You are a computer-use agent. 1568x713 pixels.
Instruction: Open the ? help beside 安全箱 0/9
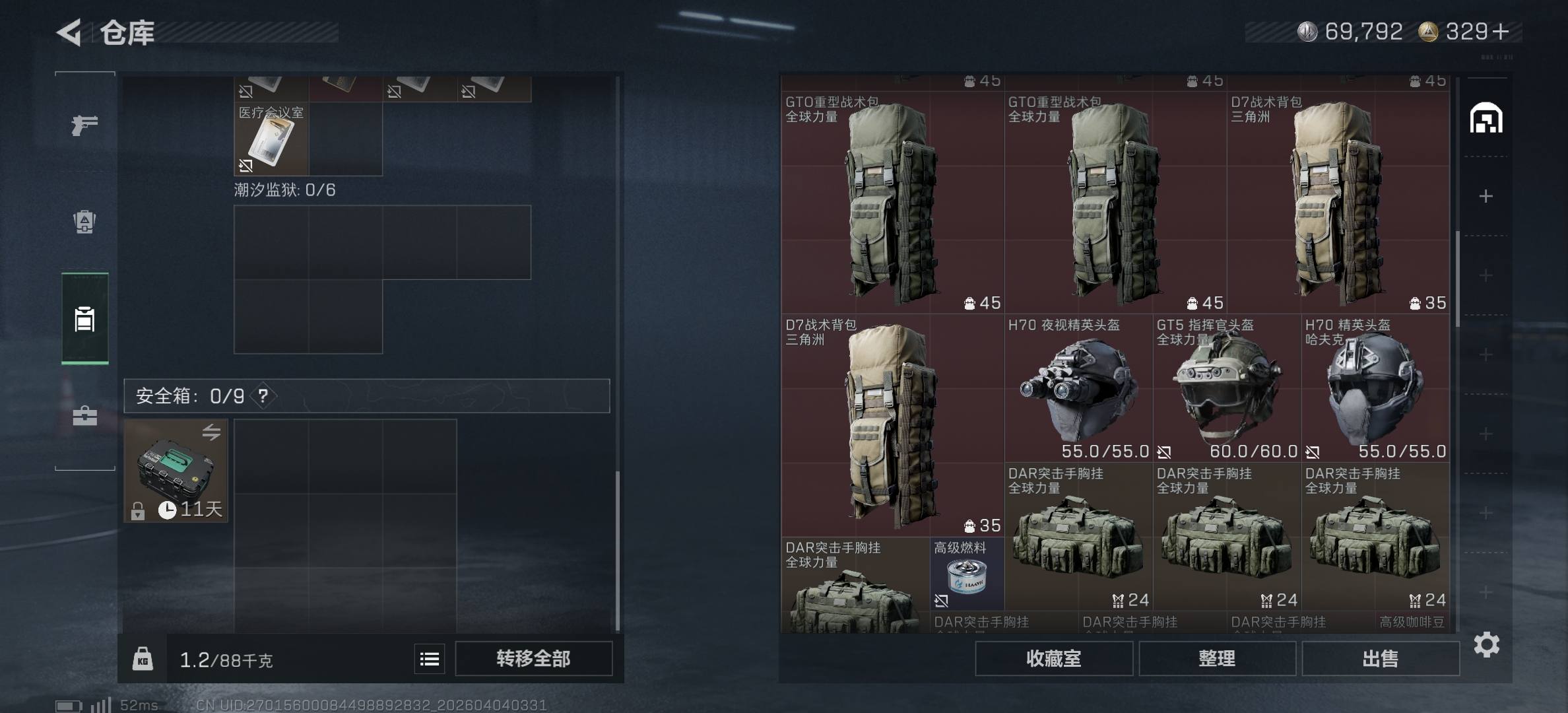[x=262, y=397]
